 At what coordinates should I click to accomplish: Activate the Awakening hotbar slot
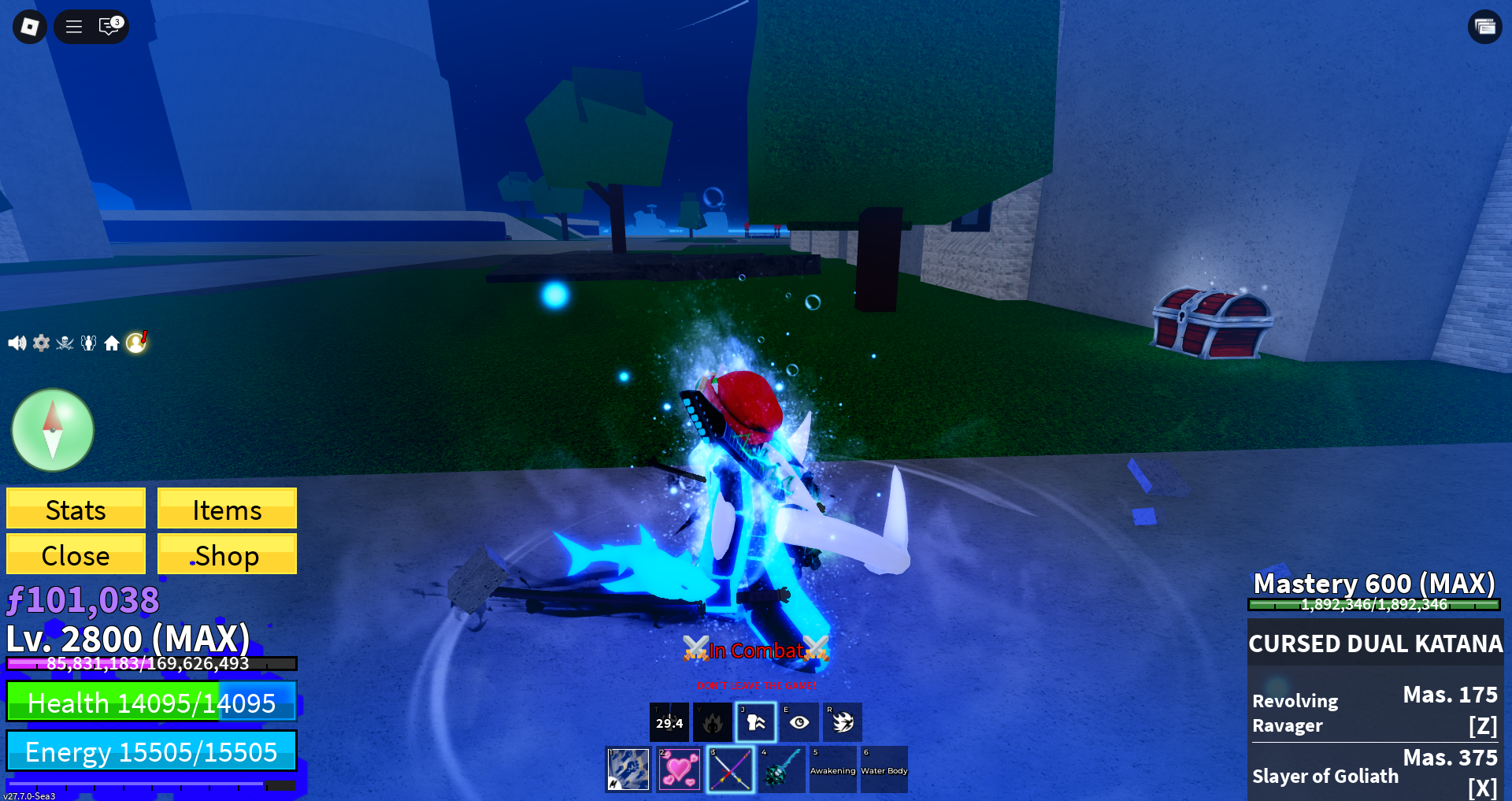pos(833,769)
